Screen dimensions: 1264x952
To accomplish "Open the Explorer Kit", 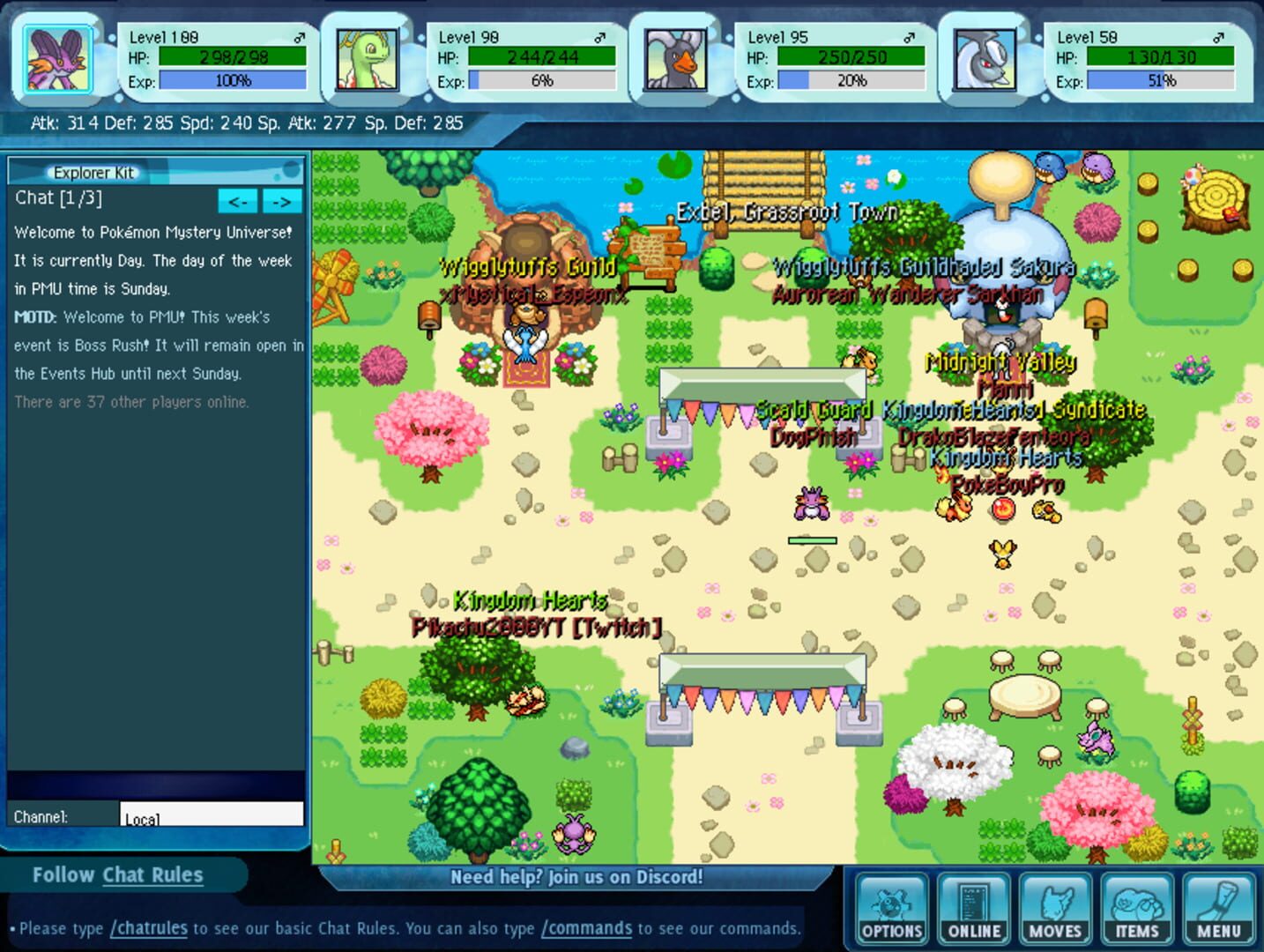I will click(x=93, y=172).
